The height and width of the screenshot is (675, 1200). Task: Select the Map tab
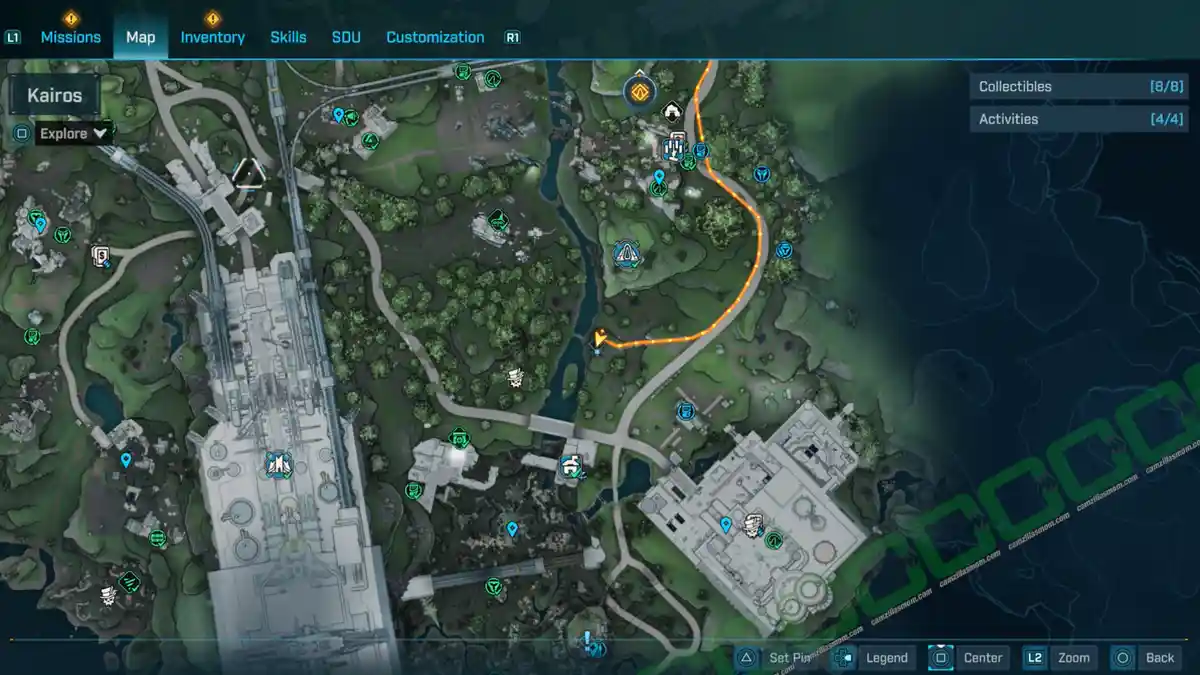[140, 37]
